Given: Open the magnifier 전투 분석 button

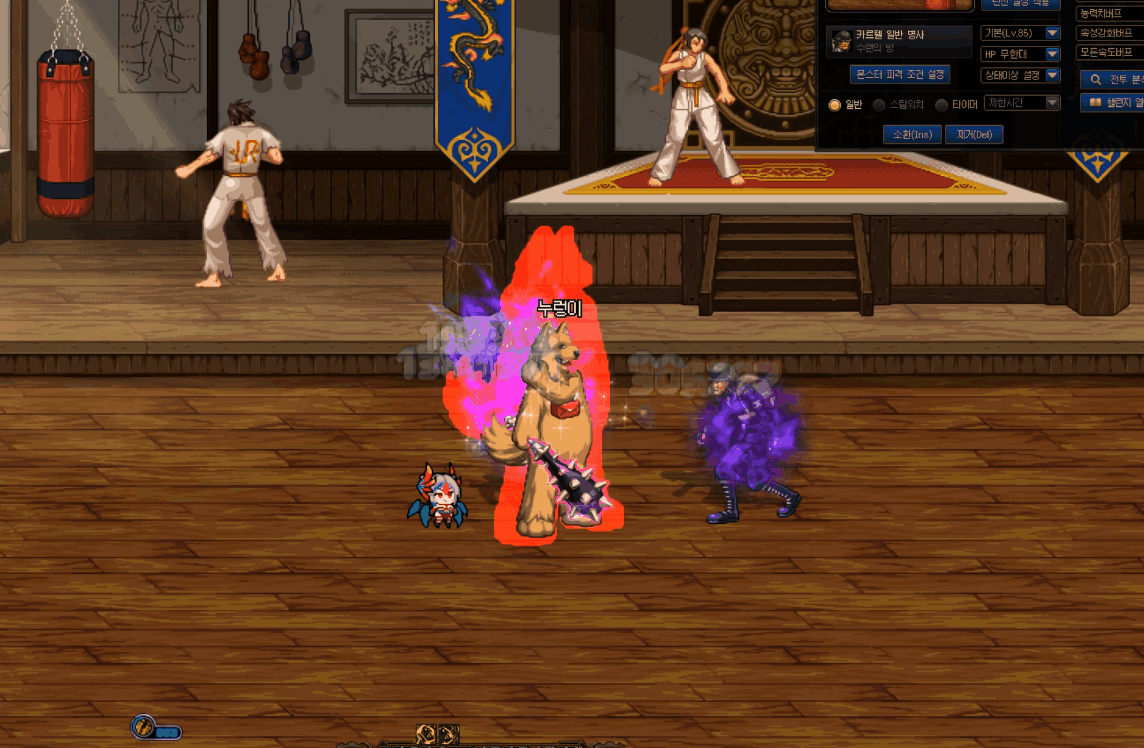Looking at the screenshot, I should click(x=1112, y=79).
